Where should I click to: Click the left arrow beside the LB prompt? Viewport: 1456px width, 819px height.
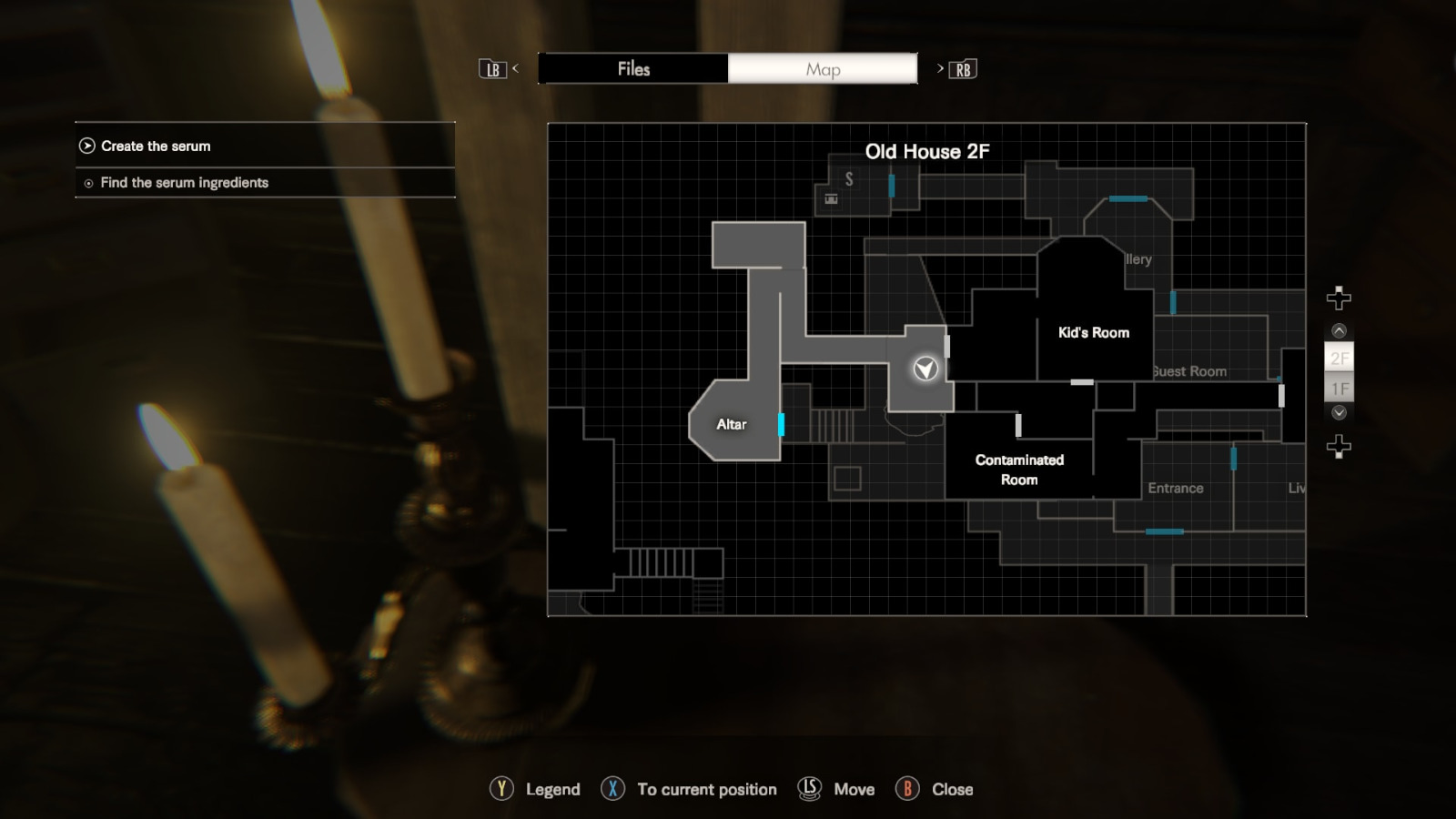point(515,68)
